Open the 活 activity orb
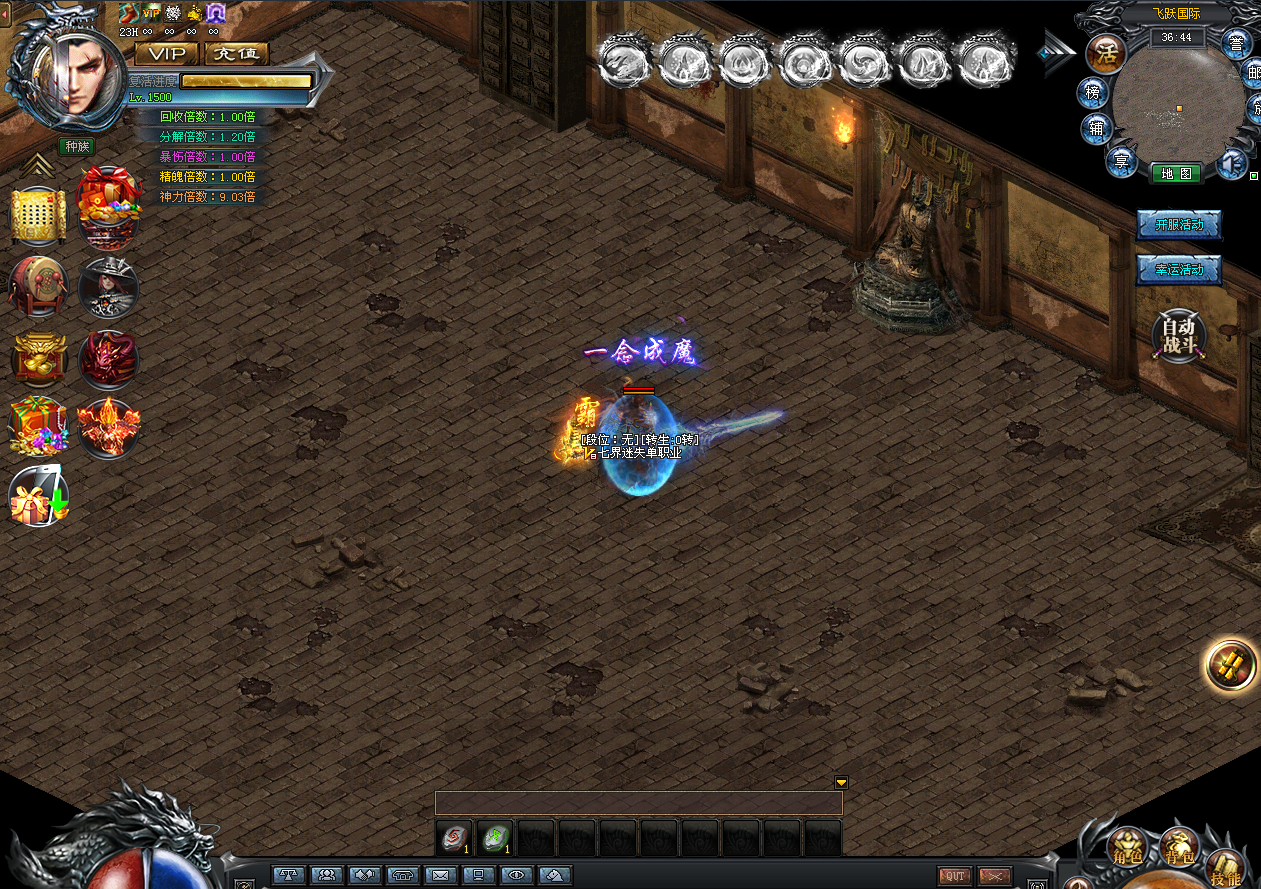Image resolution: width=1261 pixels, height=889 pixels. 1106,53
